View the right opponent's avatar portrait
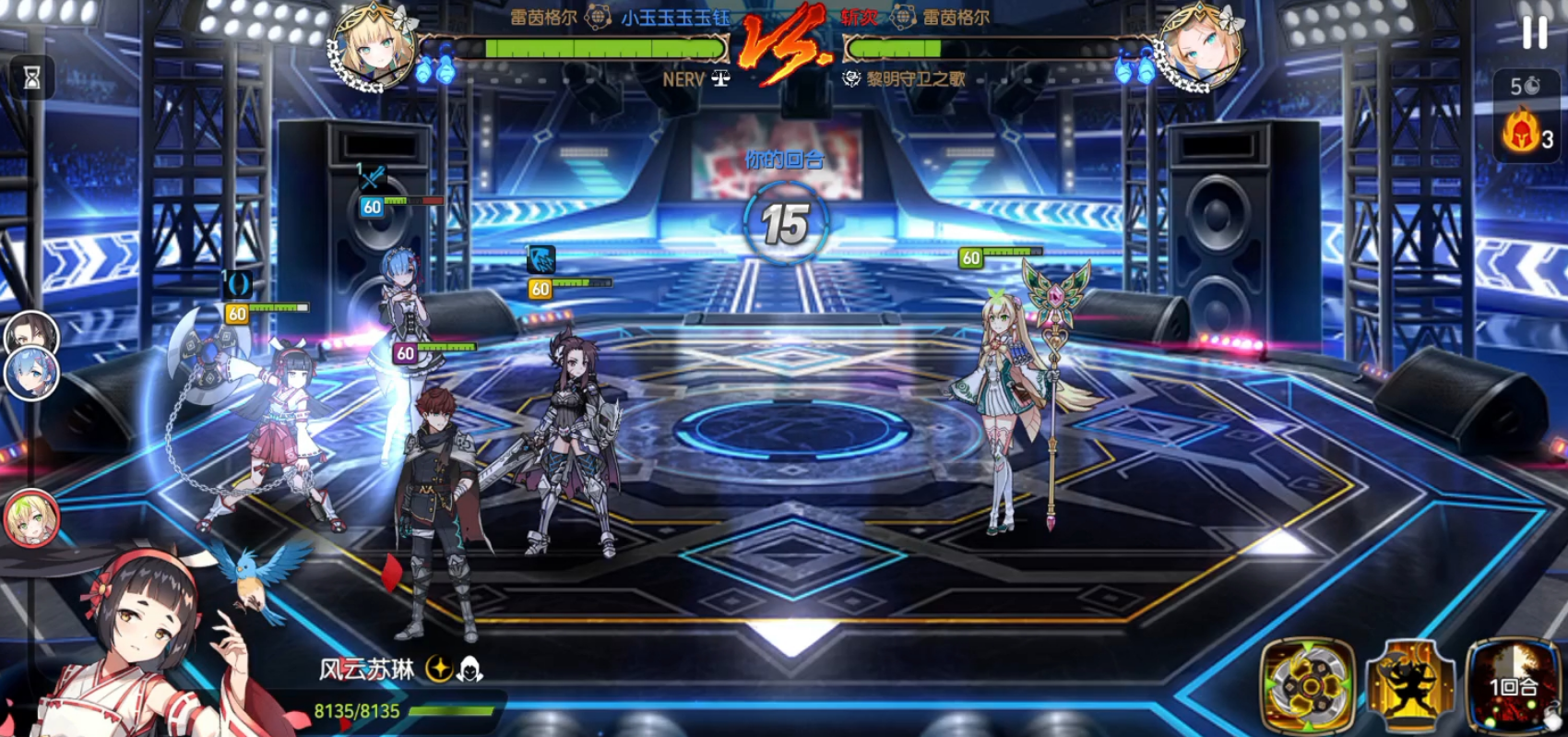This screenshot has width=1568, height=737. click(1197, 47)
